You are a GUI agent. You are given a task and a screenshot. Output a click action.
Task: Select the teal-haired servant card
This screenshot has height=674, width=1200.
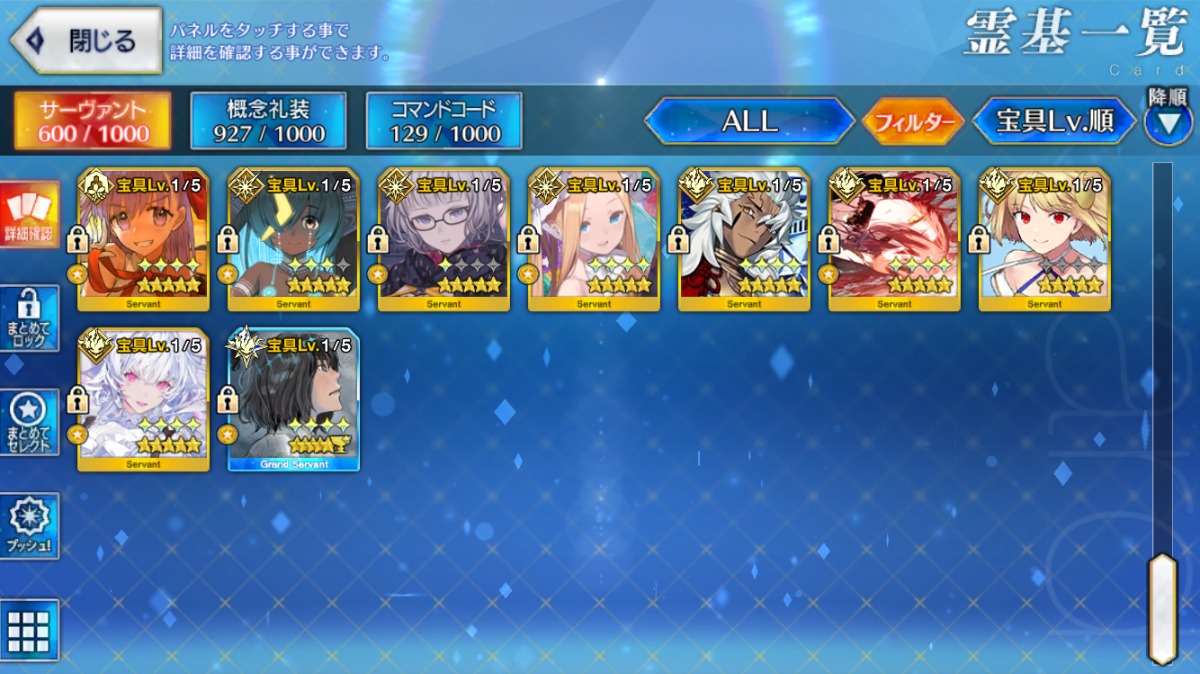tap(294, 240)
